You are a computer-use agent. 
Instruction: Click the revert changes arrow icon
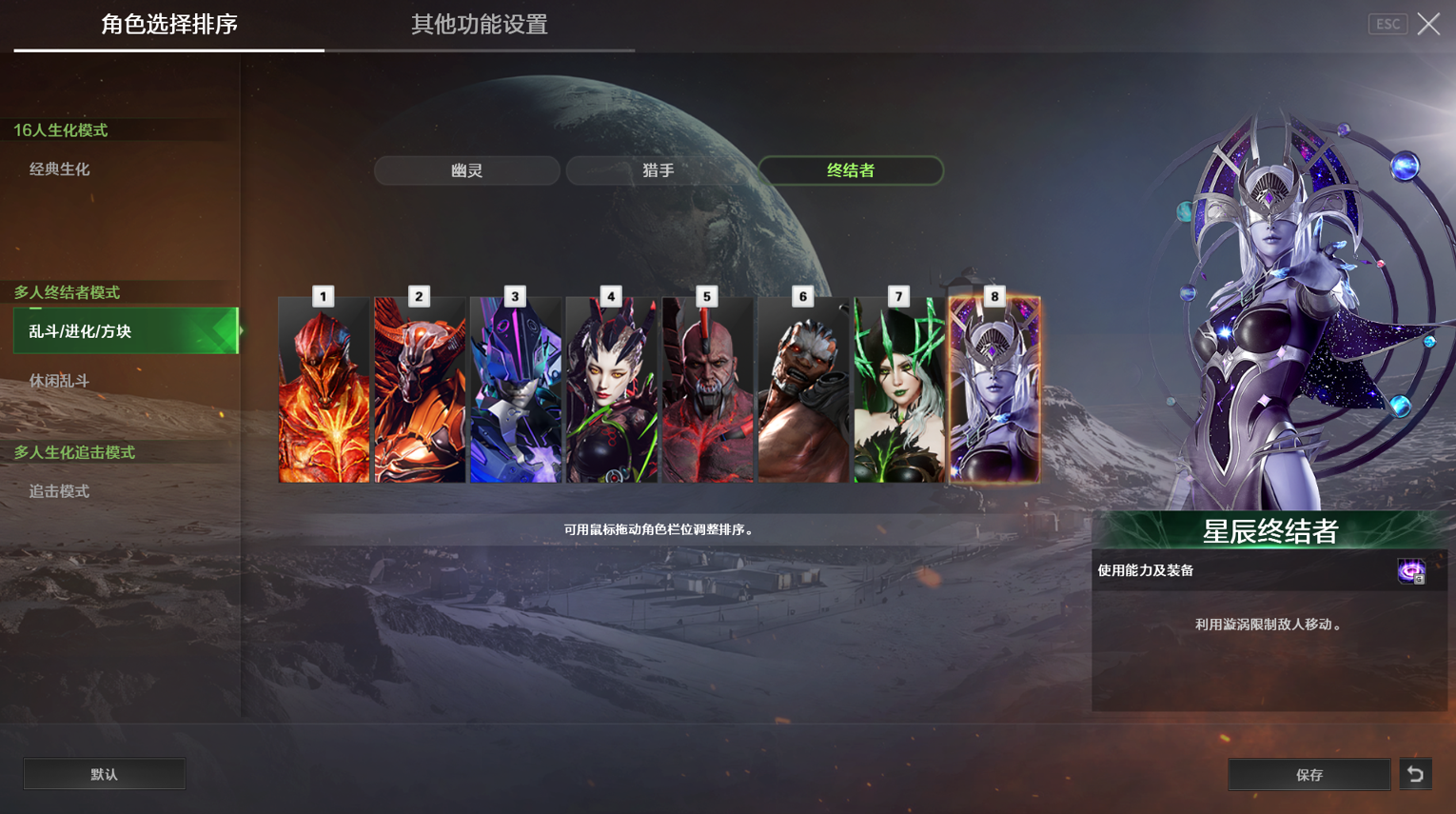(1415, 773)
